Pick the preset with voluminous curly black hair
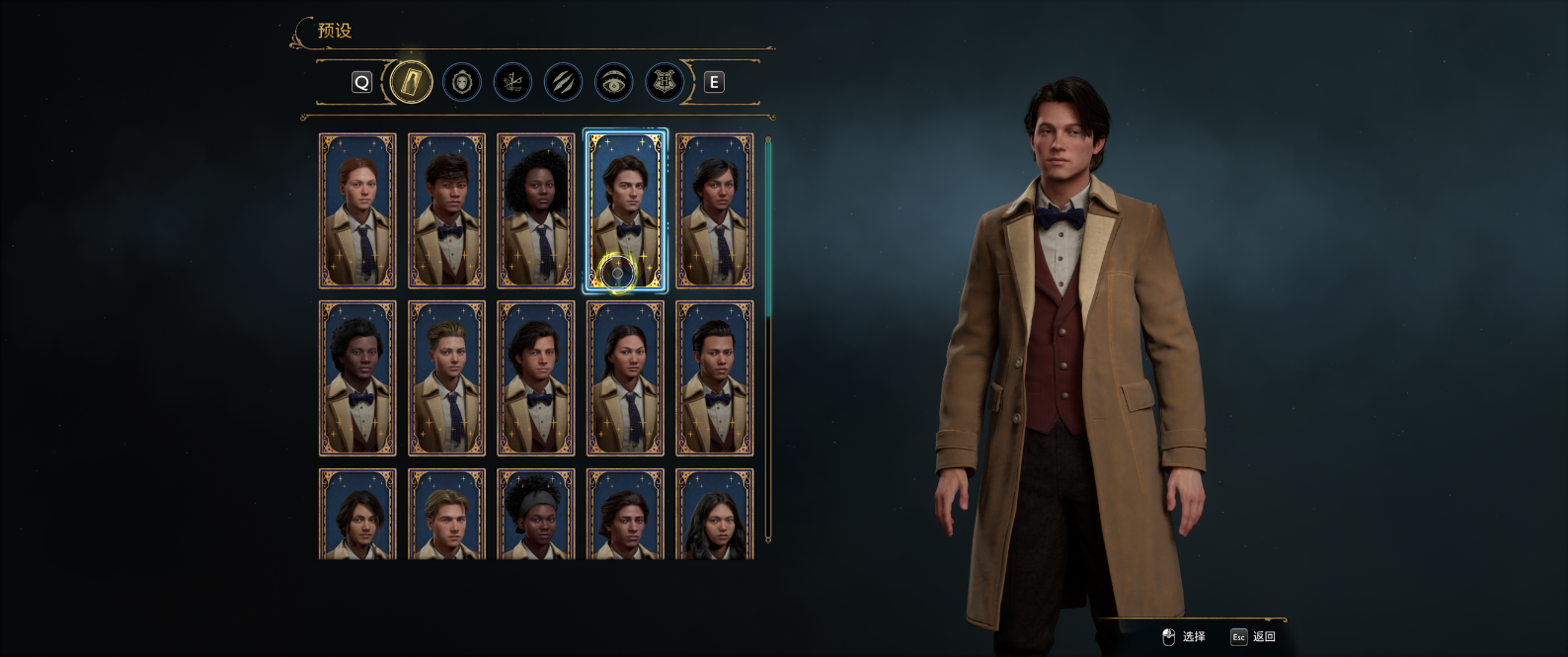The height and width of the screenshot is (657, 1568). 536,210
